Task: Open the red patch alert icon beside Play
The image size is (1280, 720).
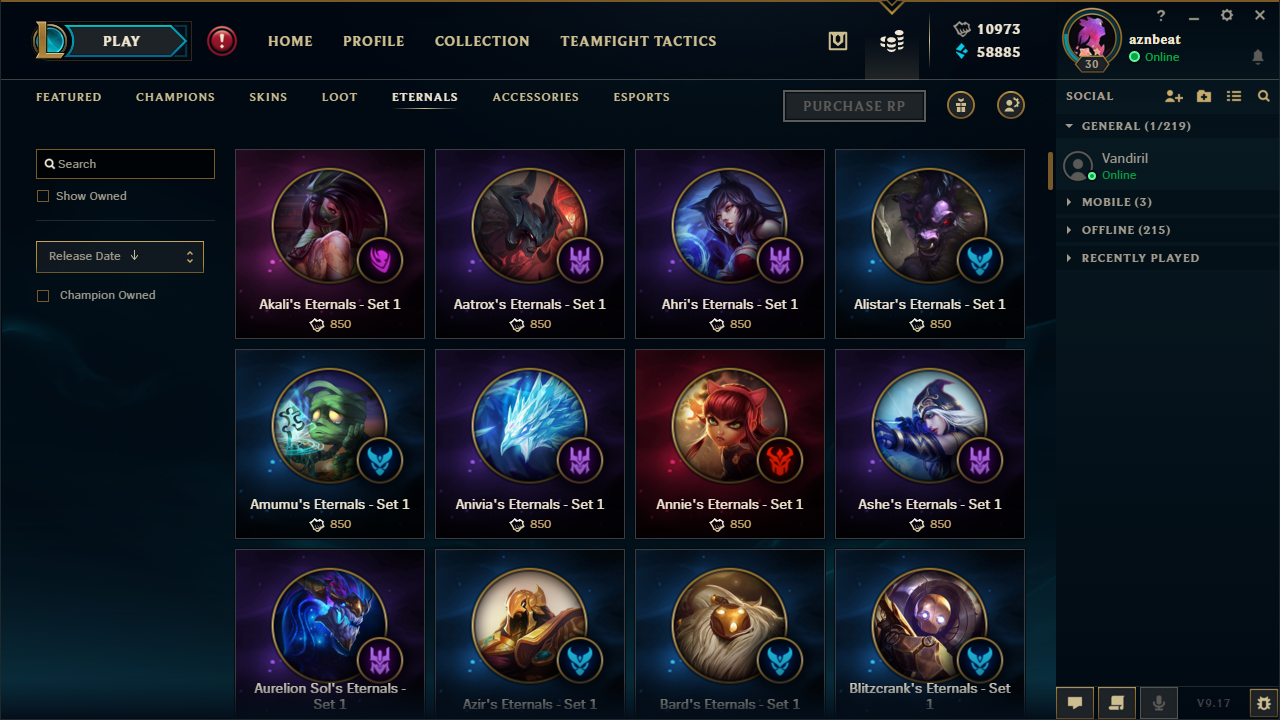Action: coord(221,41)
